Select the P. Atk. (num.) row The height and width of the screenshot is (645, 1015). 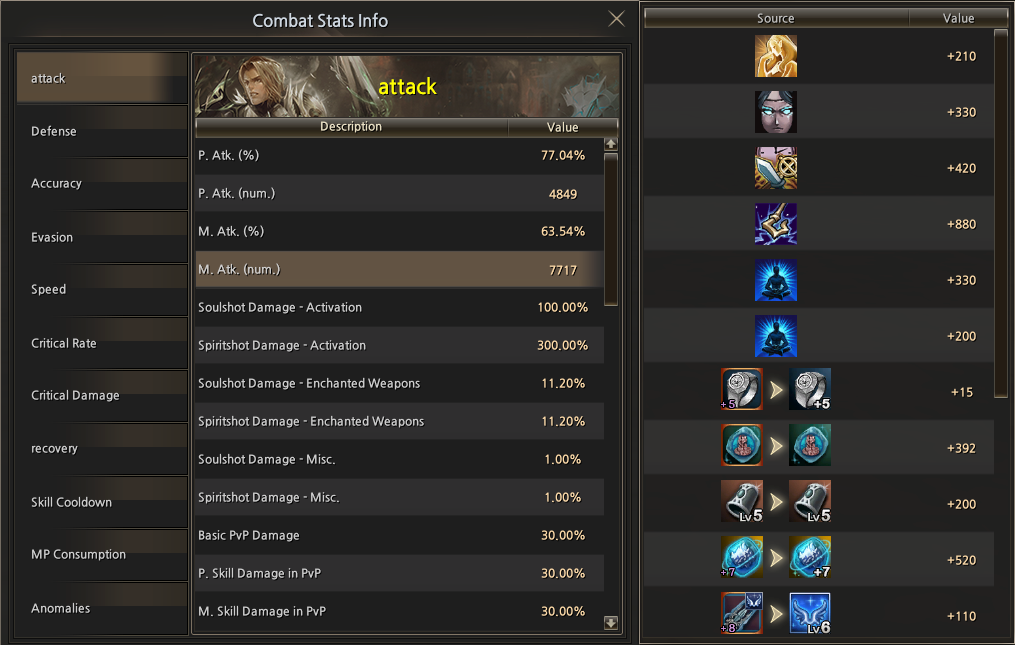click(400, 194)
